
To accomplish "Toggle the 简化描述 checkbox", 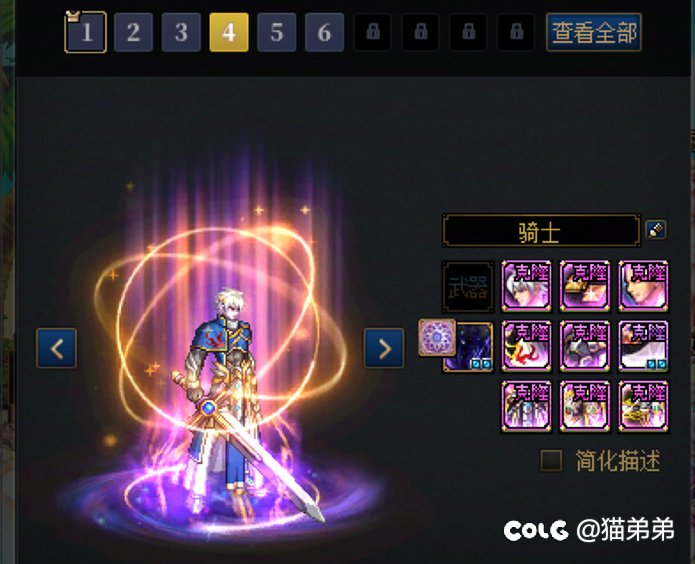I will click(x=551, y=461).
